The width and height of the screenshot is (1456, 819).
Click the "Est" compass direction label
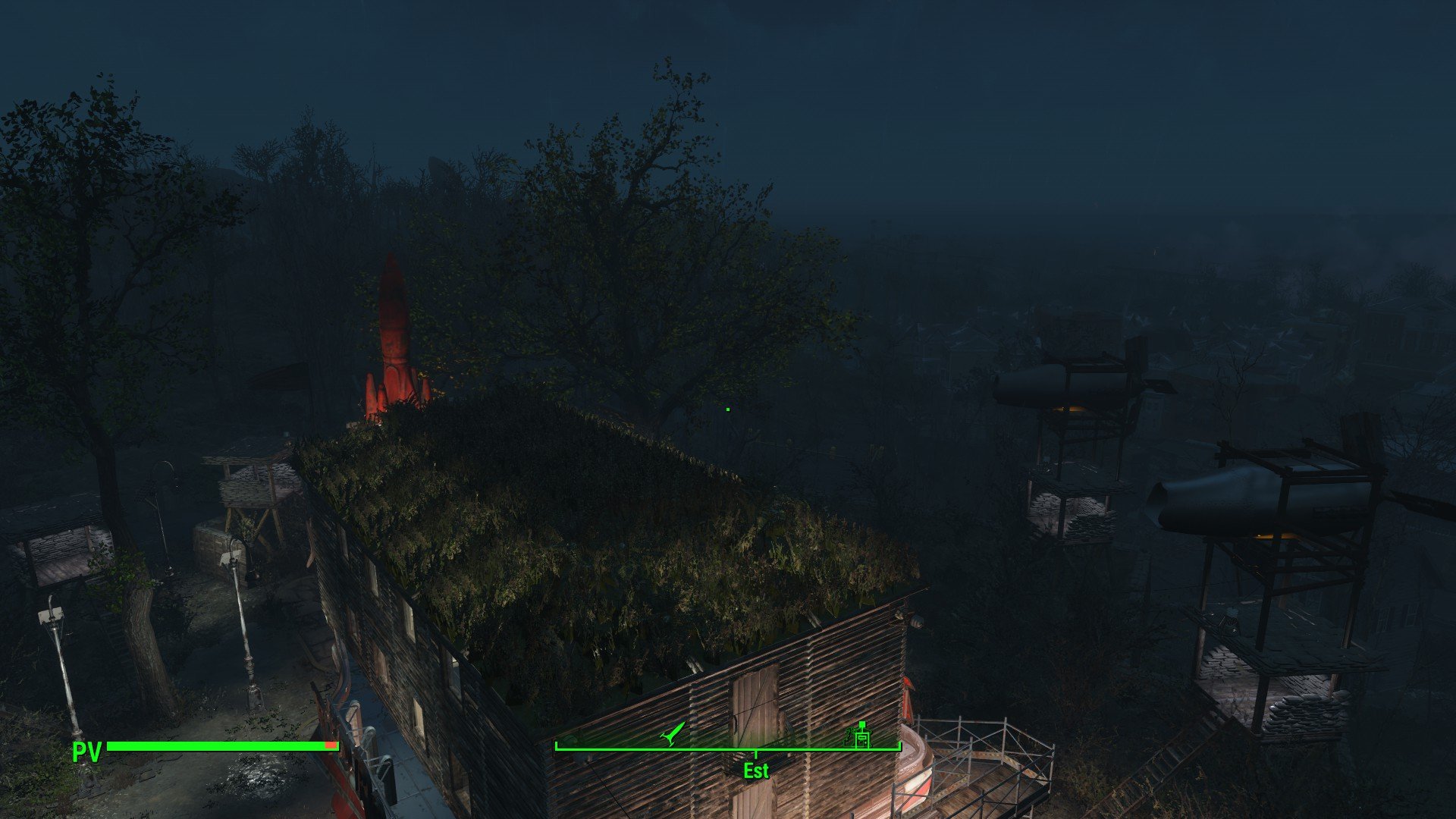pyautogui.click(x=756, y=770)
